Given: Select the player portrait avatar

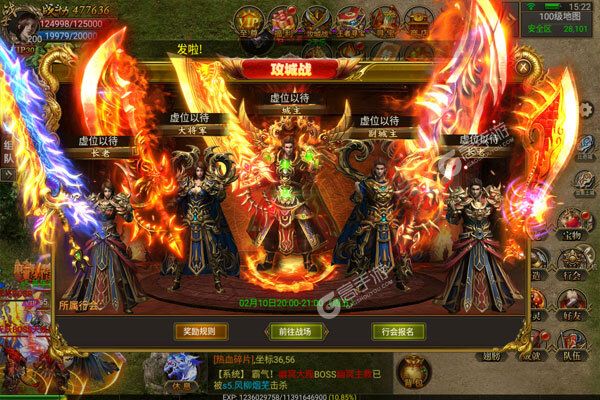Looking at the screenshot, I should pyautogui.click(x=20, y=20).
